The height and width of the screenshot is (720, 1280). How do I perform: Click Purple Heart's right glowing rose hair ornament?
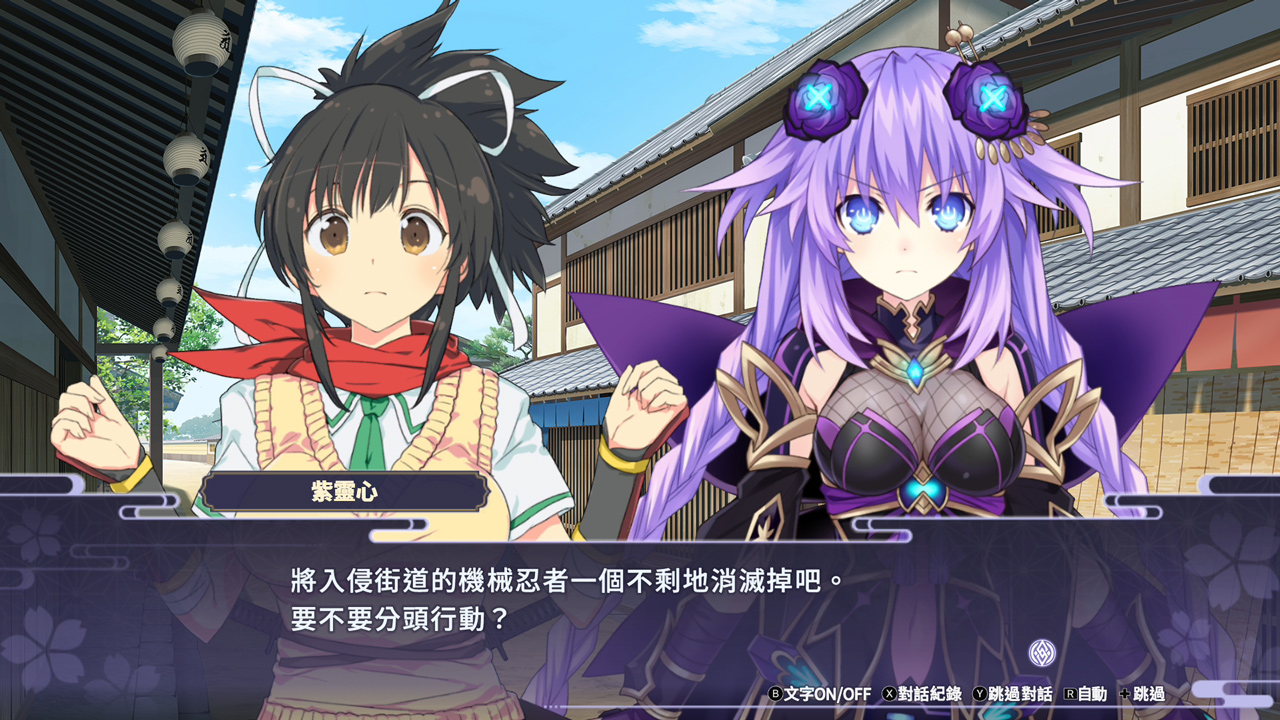pyautogui.click(x=991, y=96)
